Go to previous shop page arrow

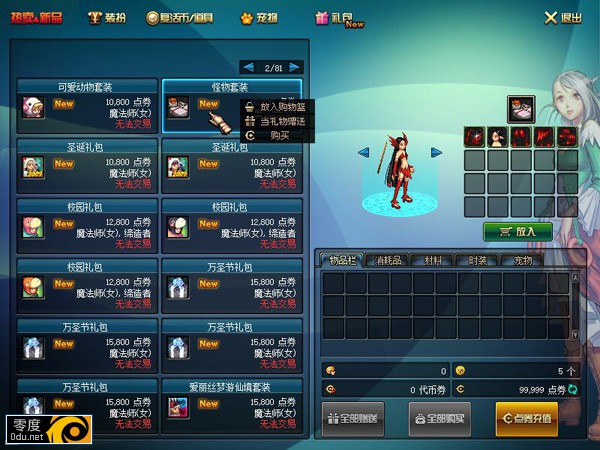click(x=248, y=67)
